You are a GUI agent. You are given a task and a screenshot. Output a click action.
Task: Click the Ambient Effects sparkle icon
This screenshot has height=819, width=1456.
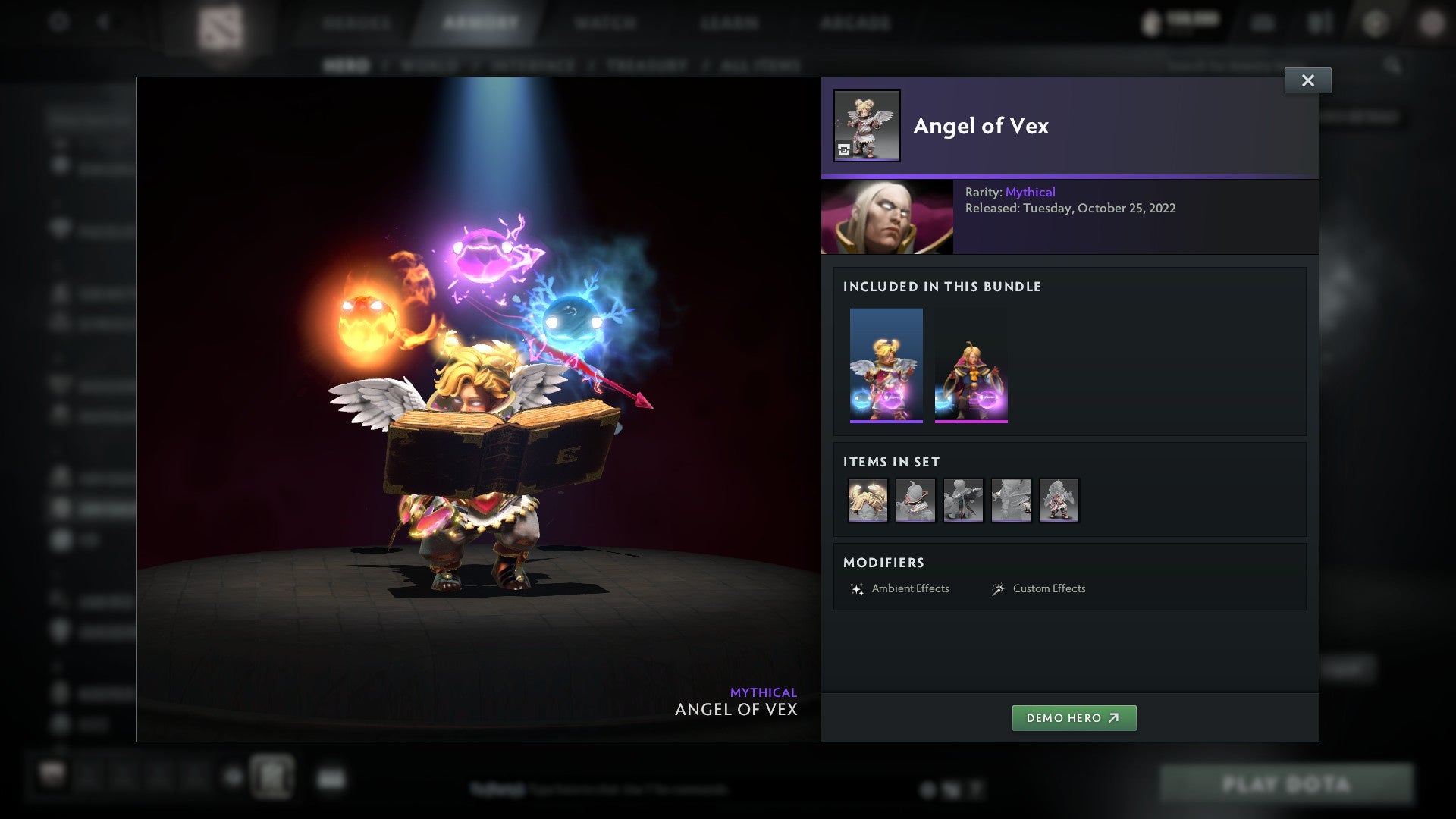coord(858,588)
